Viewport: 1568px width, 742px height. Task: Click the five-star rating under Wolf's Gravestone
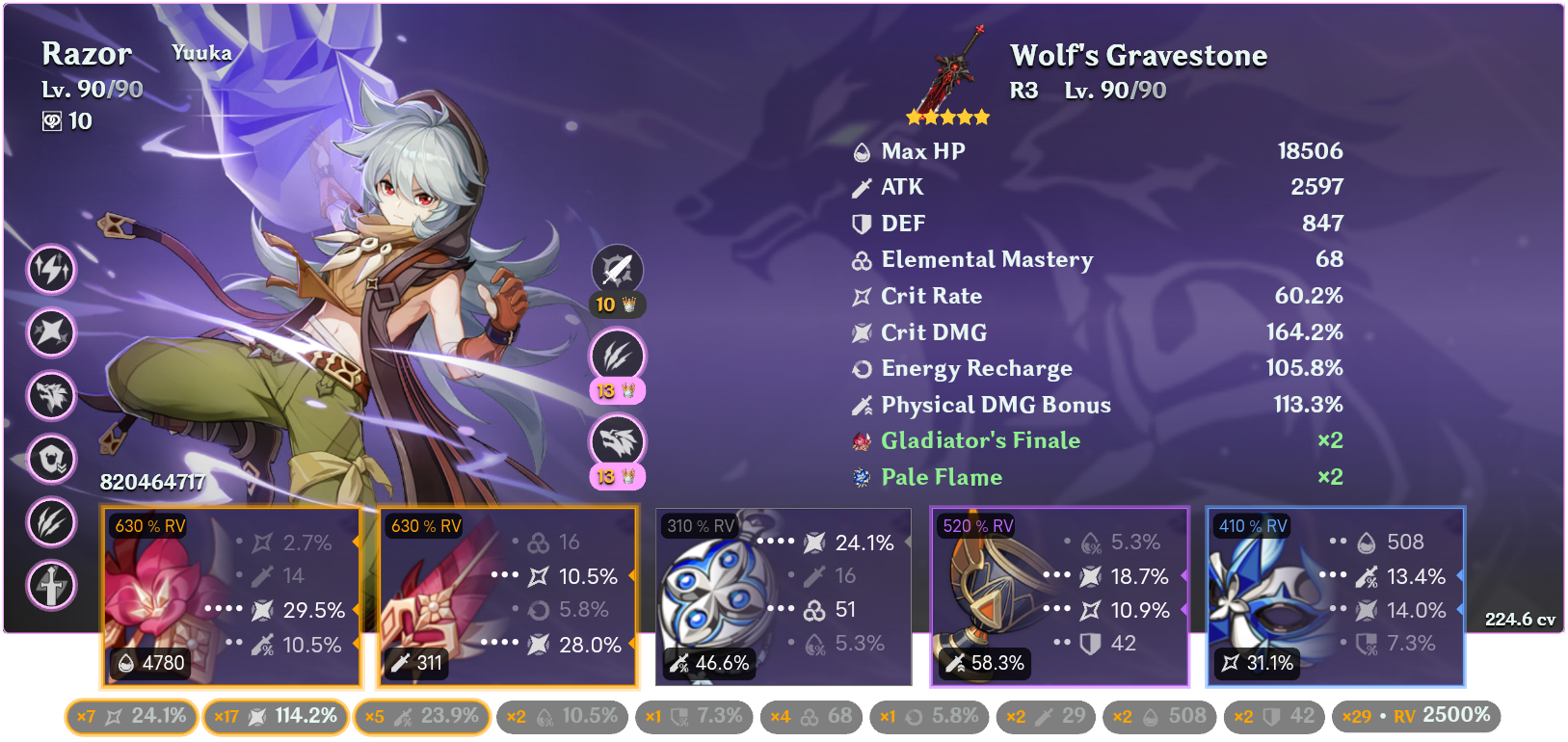[x=947, y=117]
